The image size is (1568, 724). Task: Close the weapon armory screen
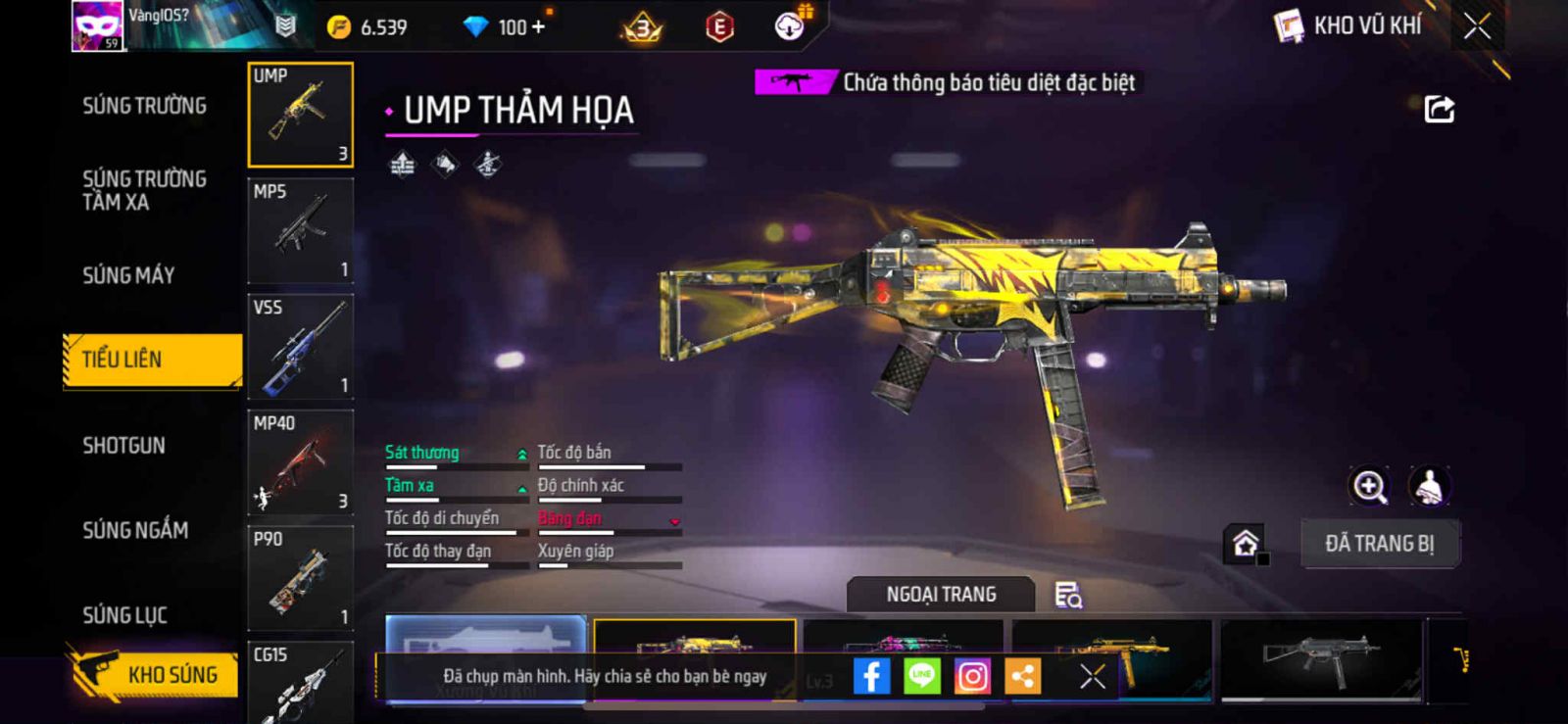point(1477,26)
